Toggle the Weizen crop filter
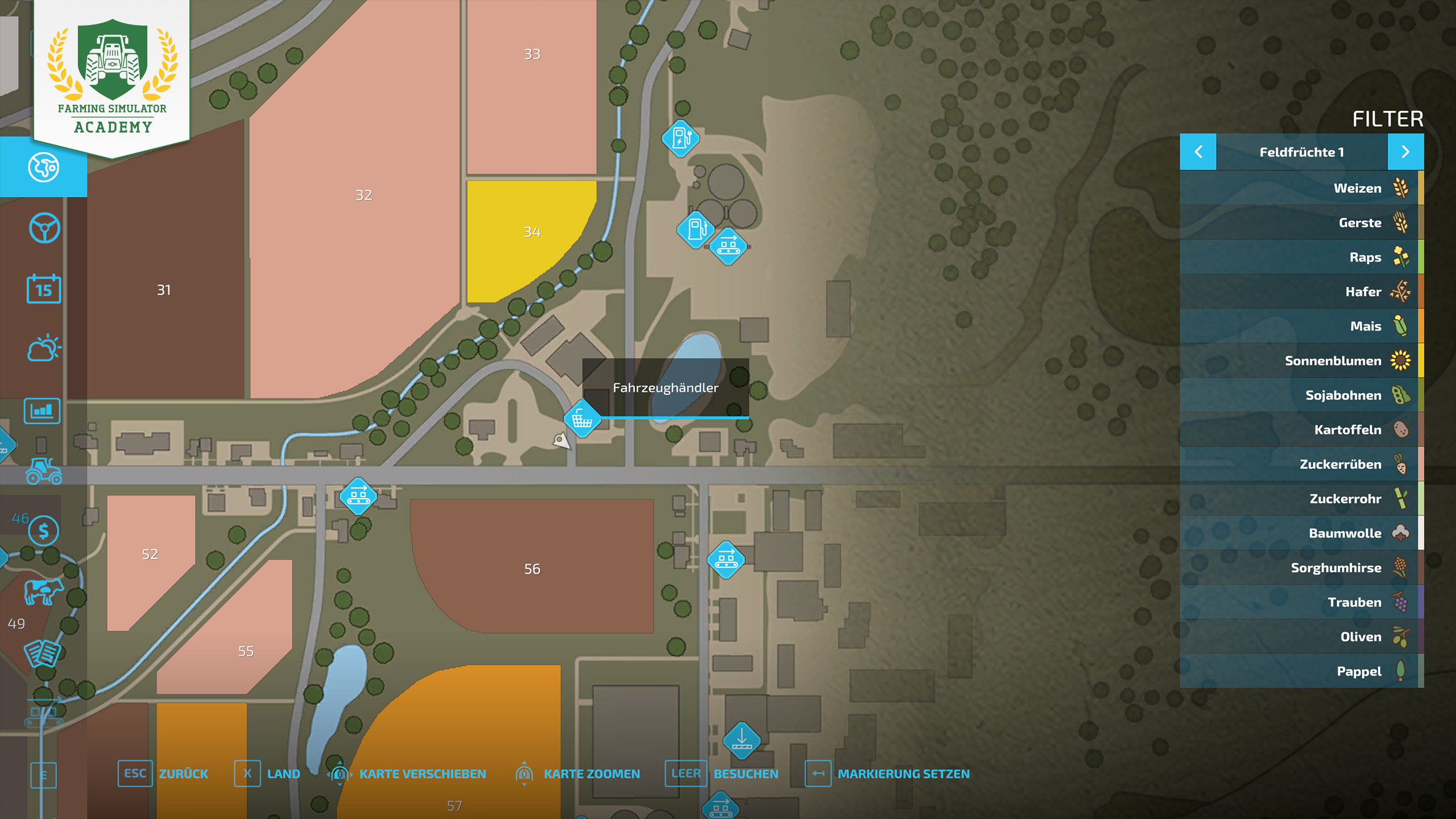1456x819 pixels. [1301, 188]
